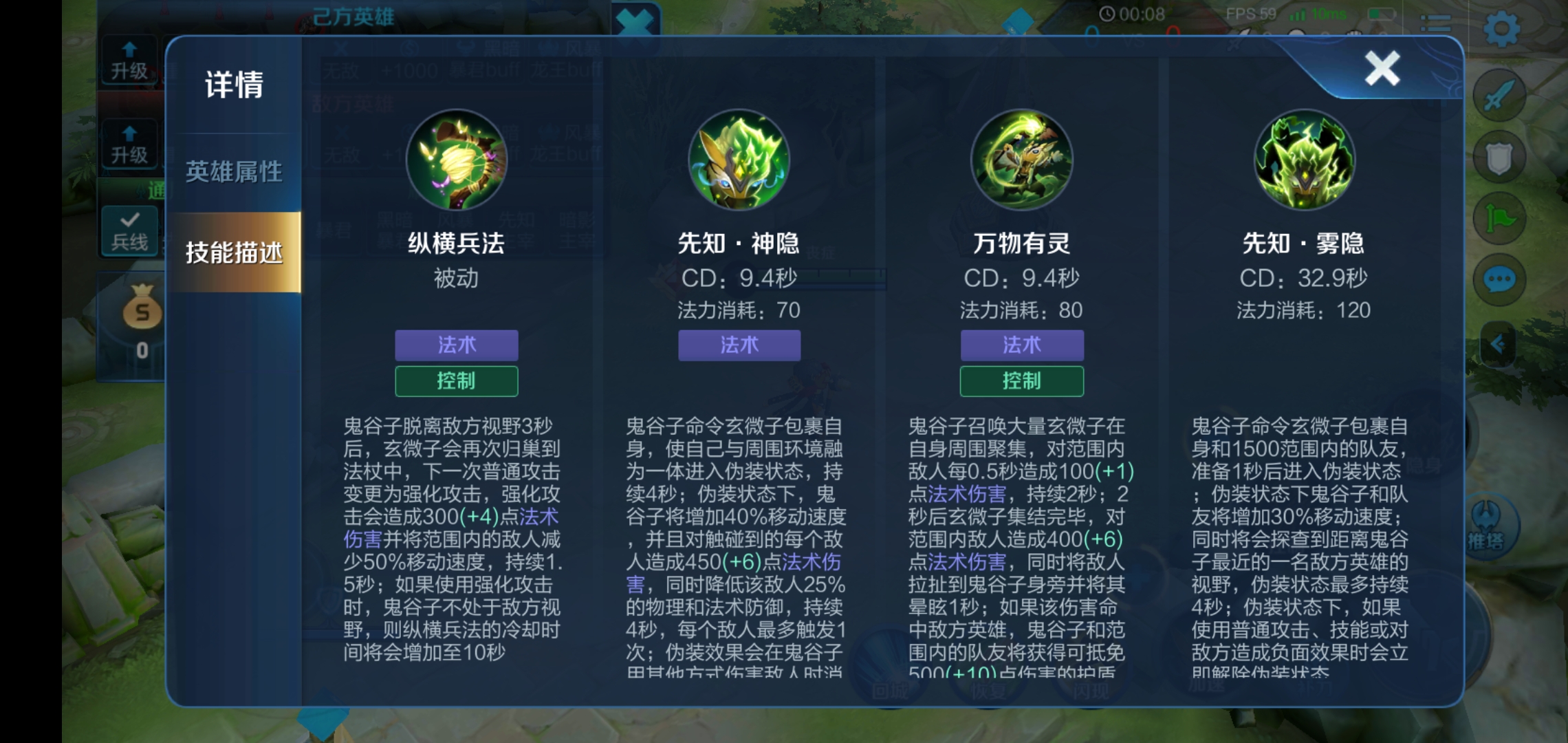View the 先知·神隐 skill icon

click(739, 160)
